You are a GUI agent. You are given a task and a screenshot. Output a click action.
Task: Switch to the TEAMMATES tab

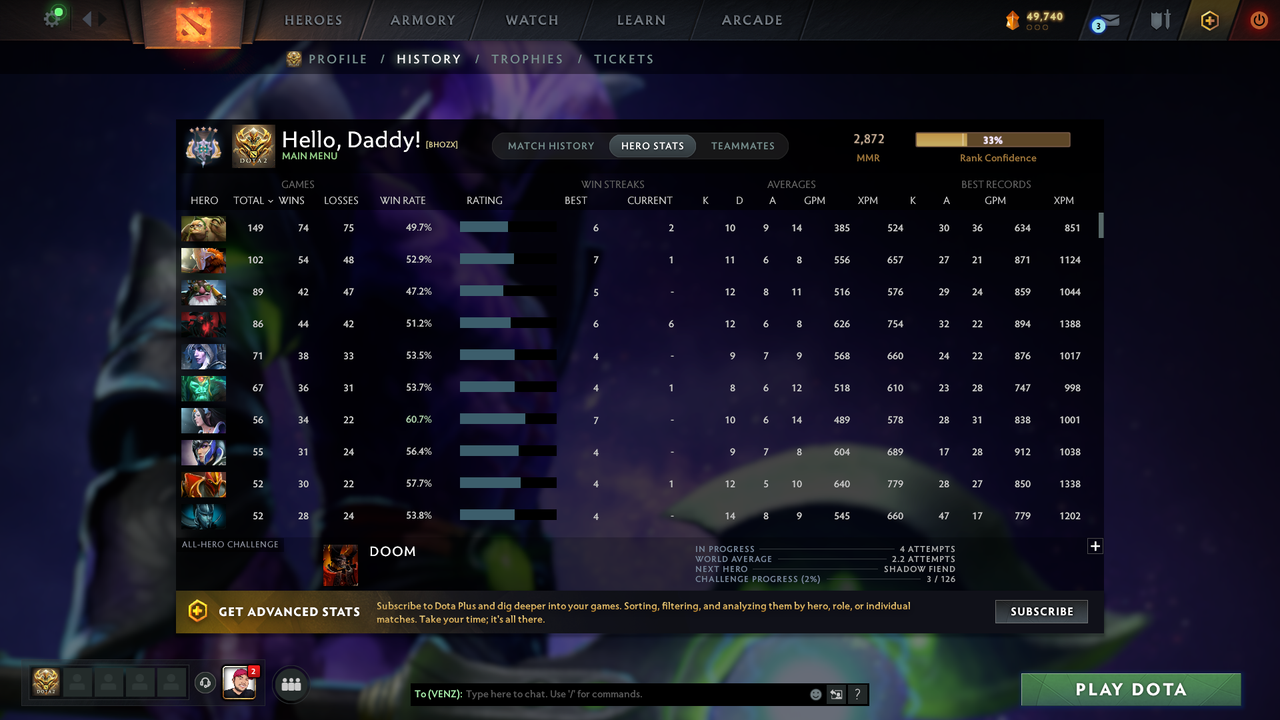point(742,145)
